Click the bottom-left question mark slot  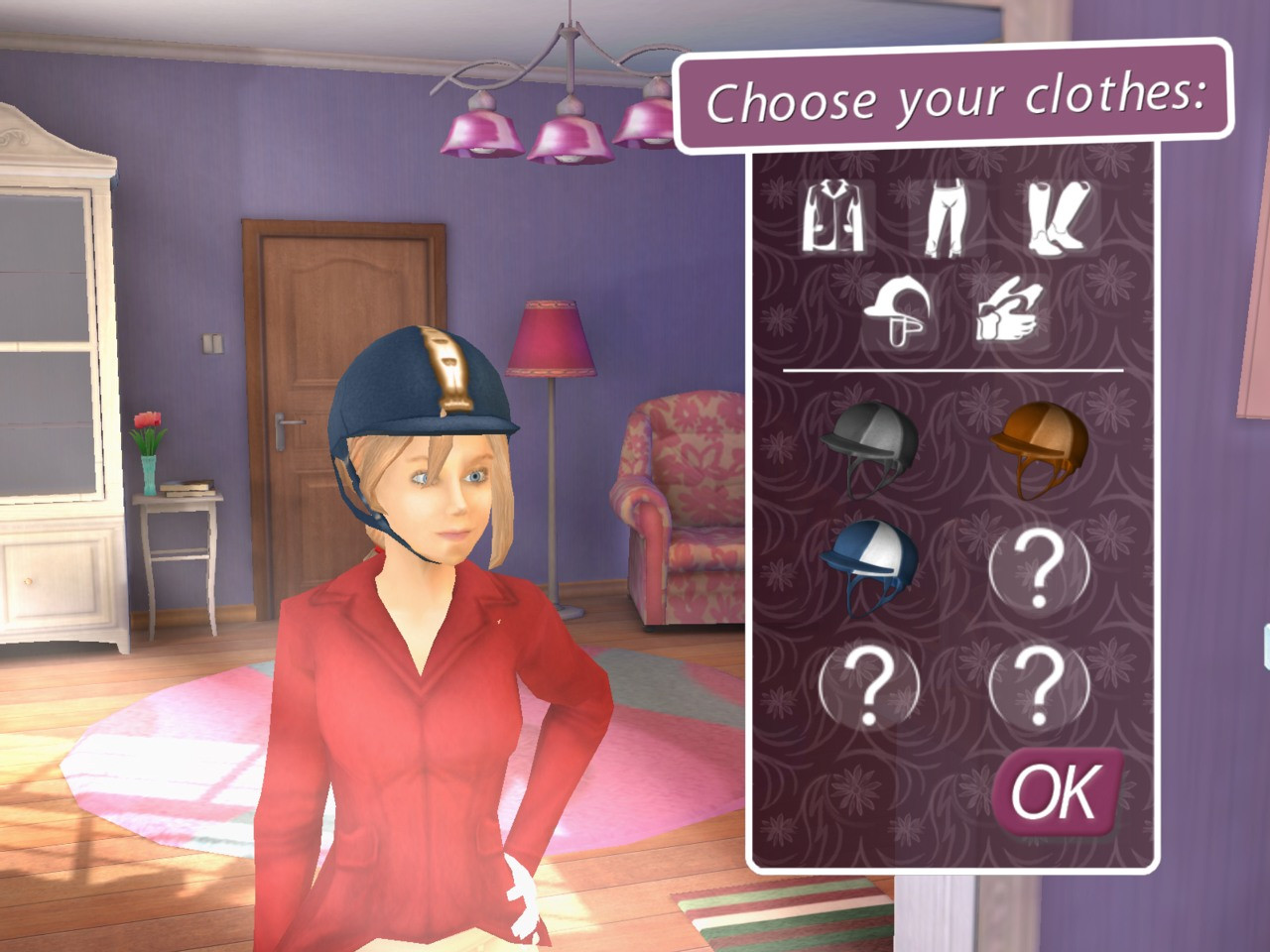click(x=871, y=686)
